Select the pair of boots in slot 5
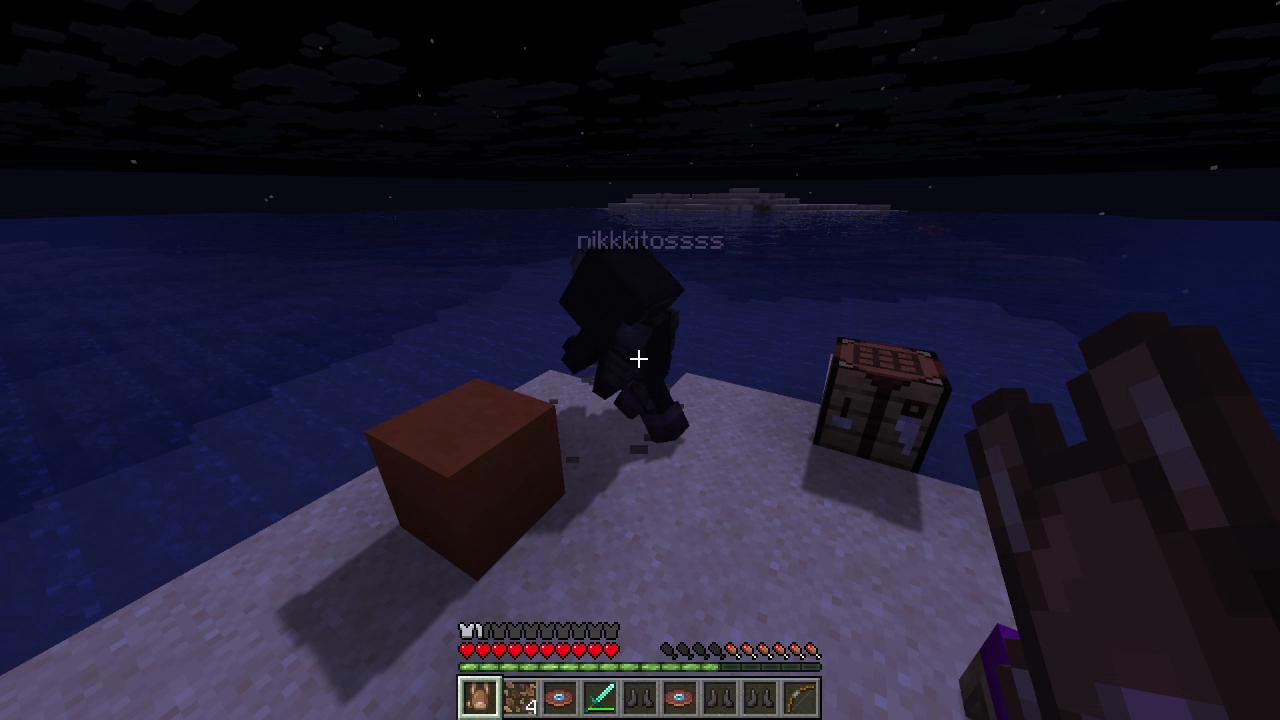1280x720 pixels. pos(638,697)
